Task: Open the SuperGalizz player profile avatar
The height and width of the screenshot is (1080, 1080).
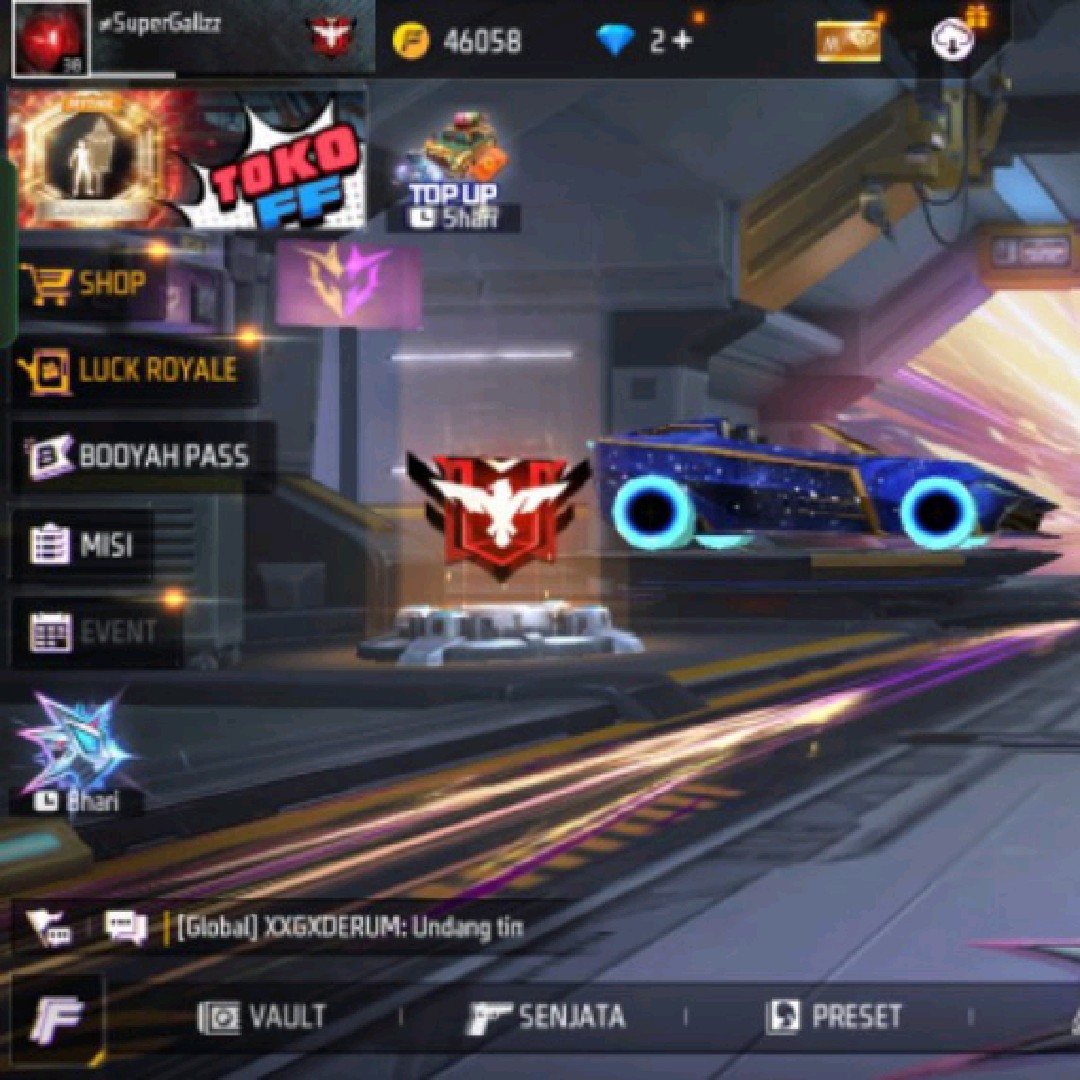Action: pyautogui.click(x=50, y=38)
